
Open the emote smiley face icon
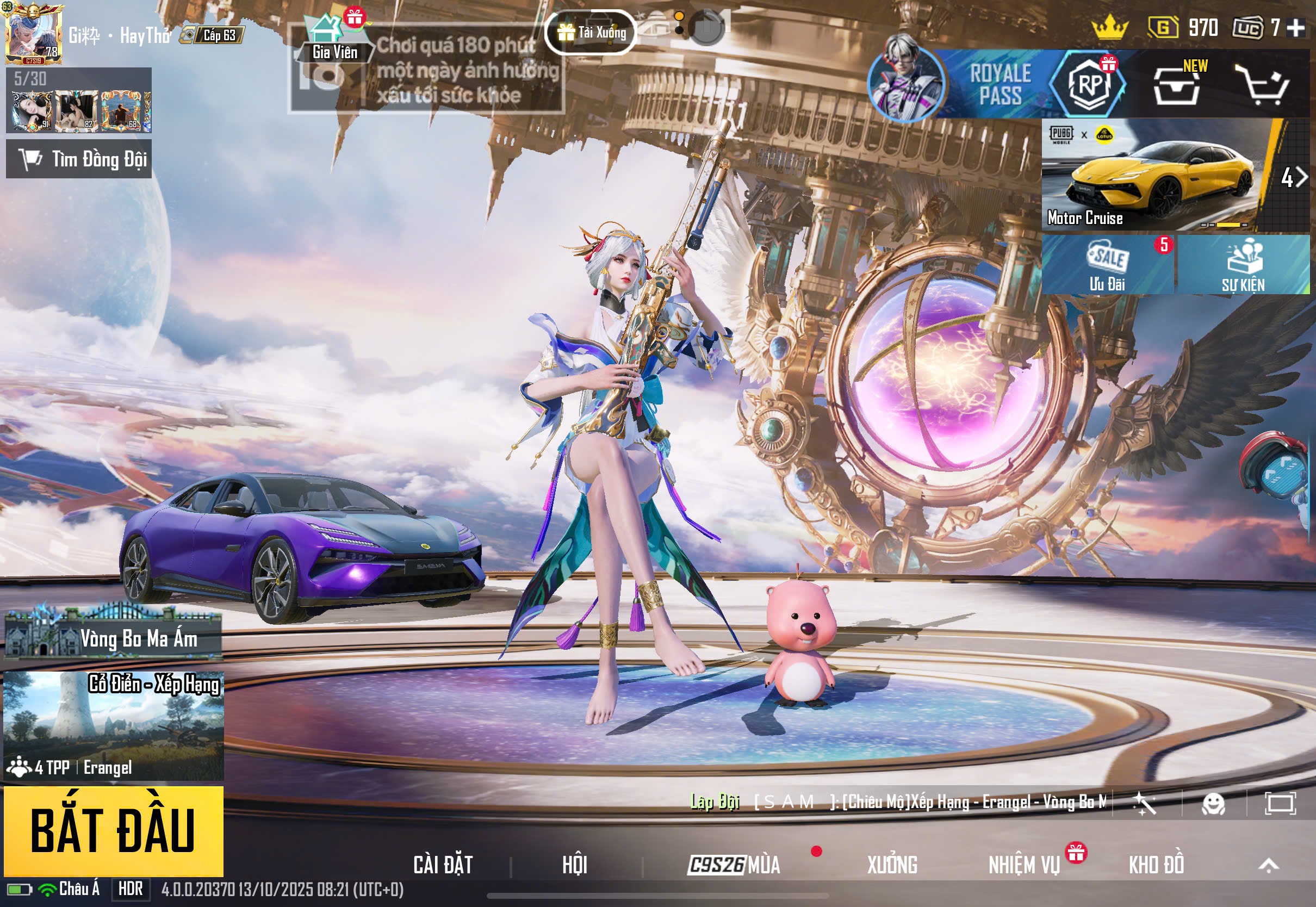[x=1213, y=804]
